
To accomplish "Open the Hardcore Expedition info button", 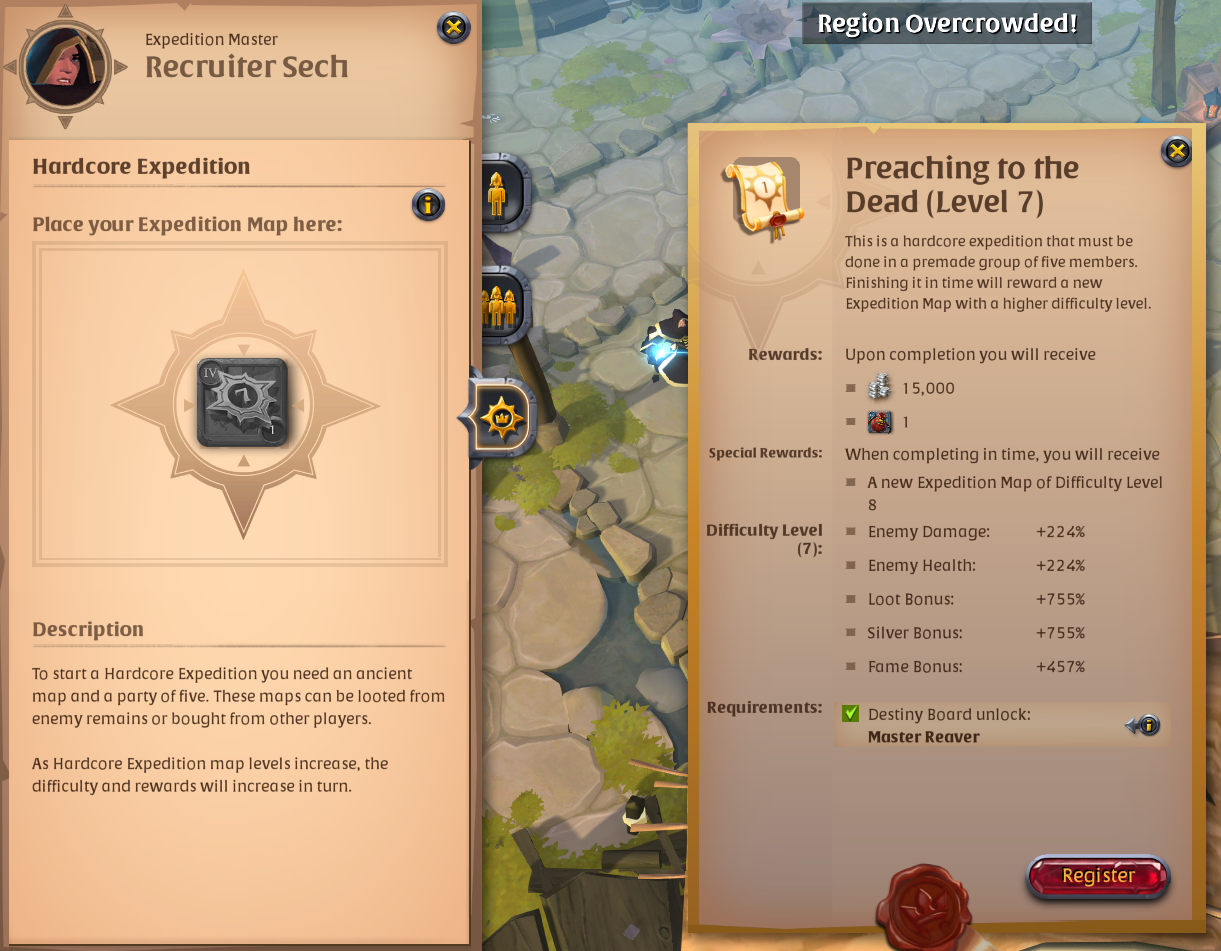I will [428, 205].
